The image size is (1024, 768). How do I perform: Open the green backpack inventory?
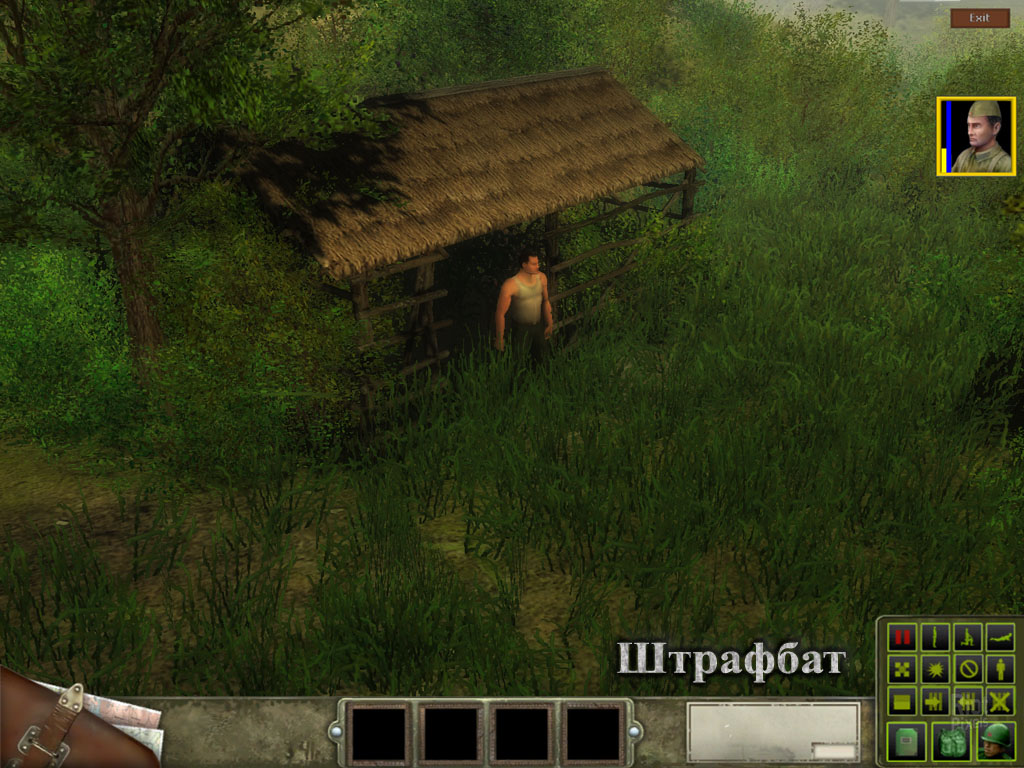[x=951, y=741]
